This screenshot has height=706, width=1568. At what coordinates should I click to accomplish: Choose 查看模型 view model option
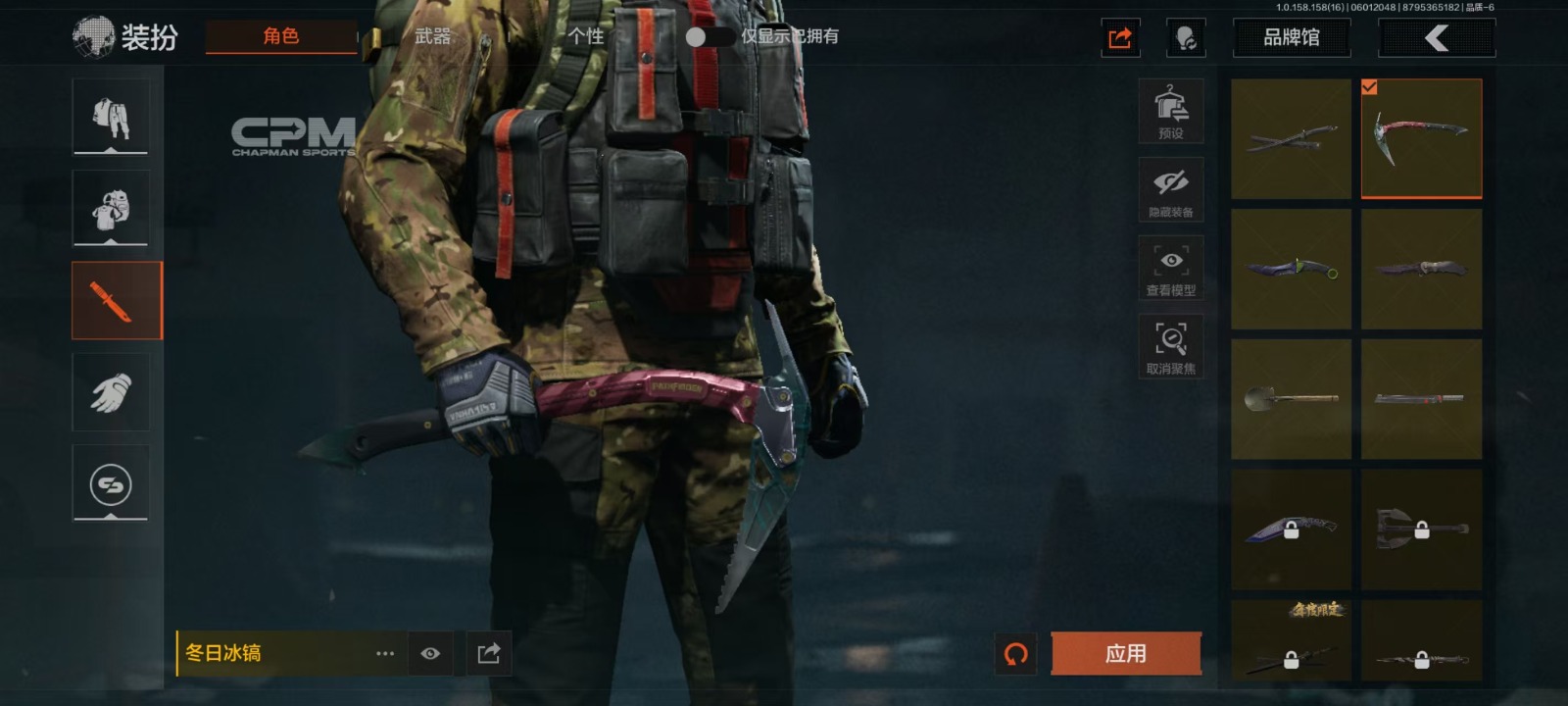coord(1170,268)
